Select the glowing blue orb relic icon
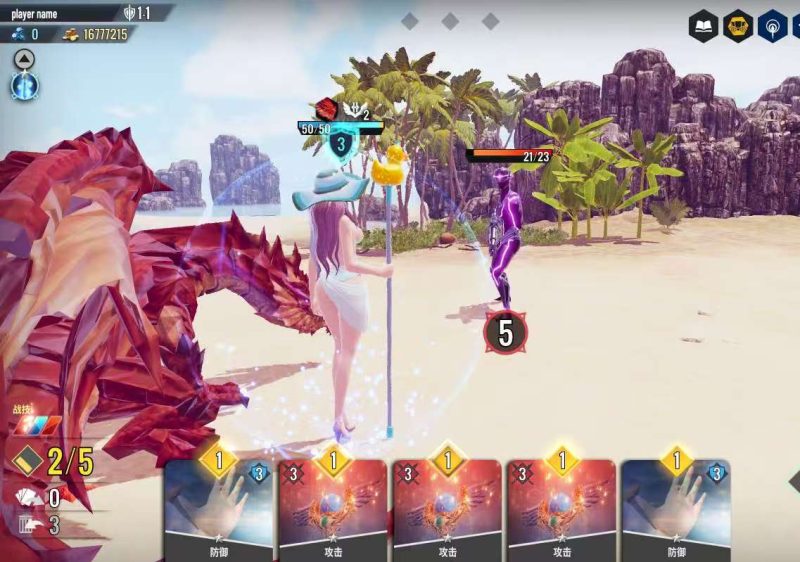This screenshot has width=800, height=562. click(x=24, y=86)
